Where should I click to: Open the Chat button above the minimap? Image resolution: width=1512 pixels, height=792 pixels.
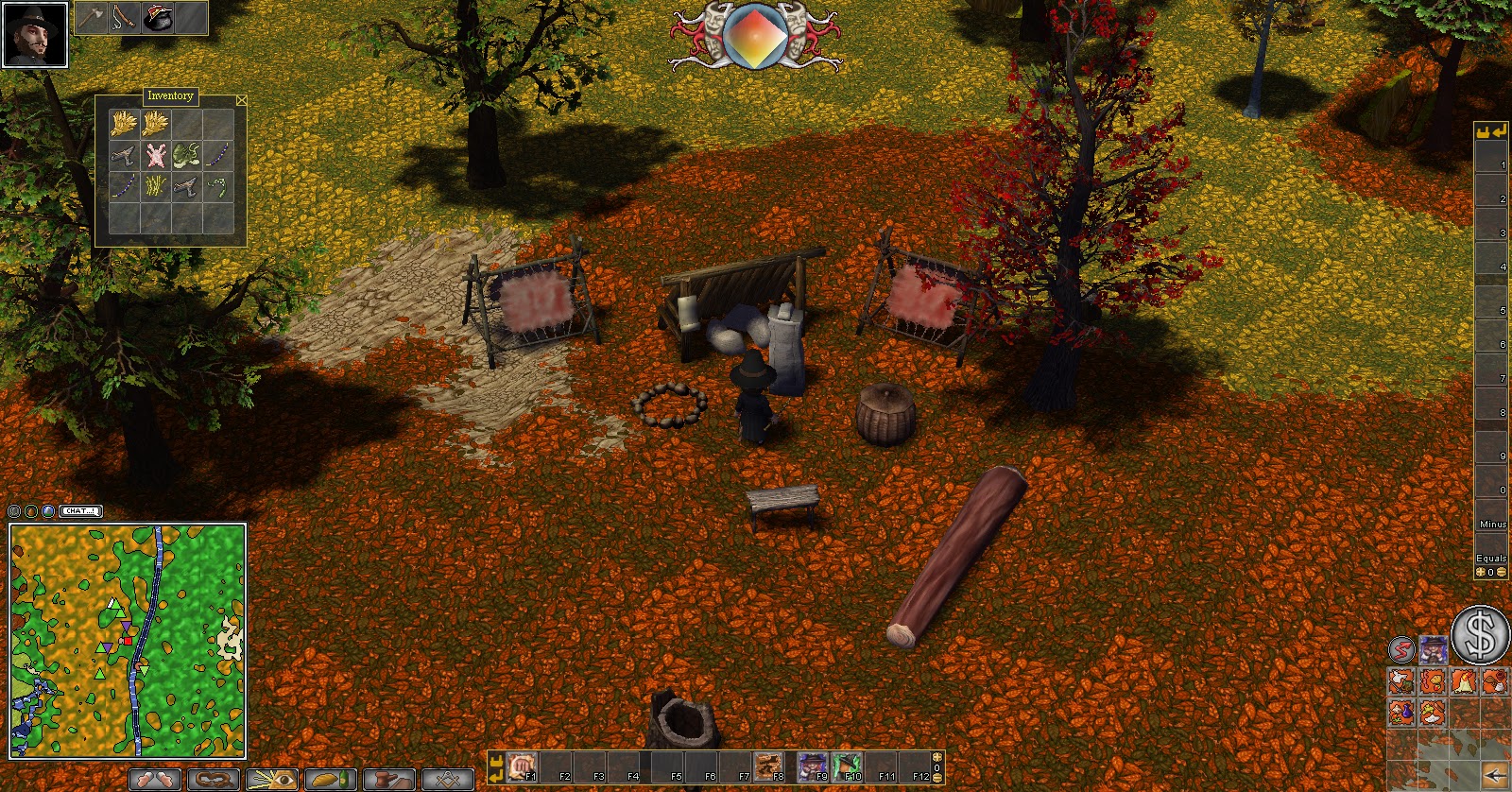pos(80,511)
